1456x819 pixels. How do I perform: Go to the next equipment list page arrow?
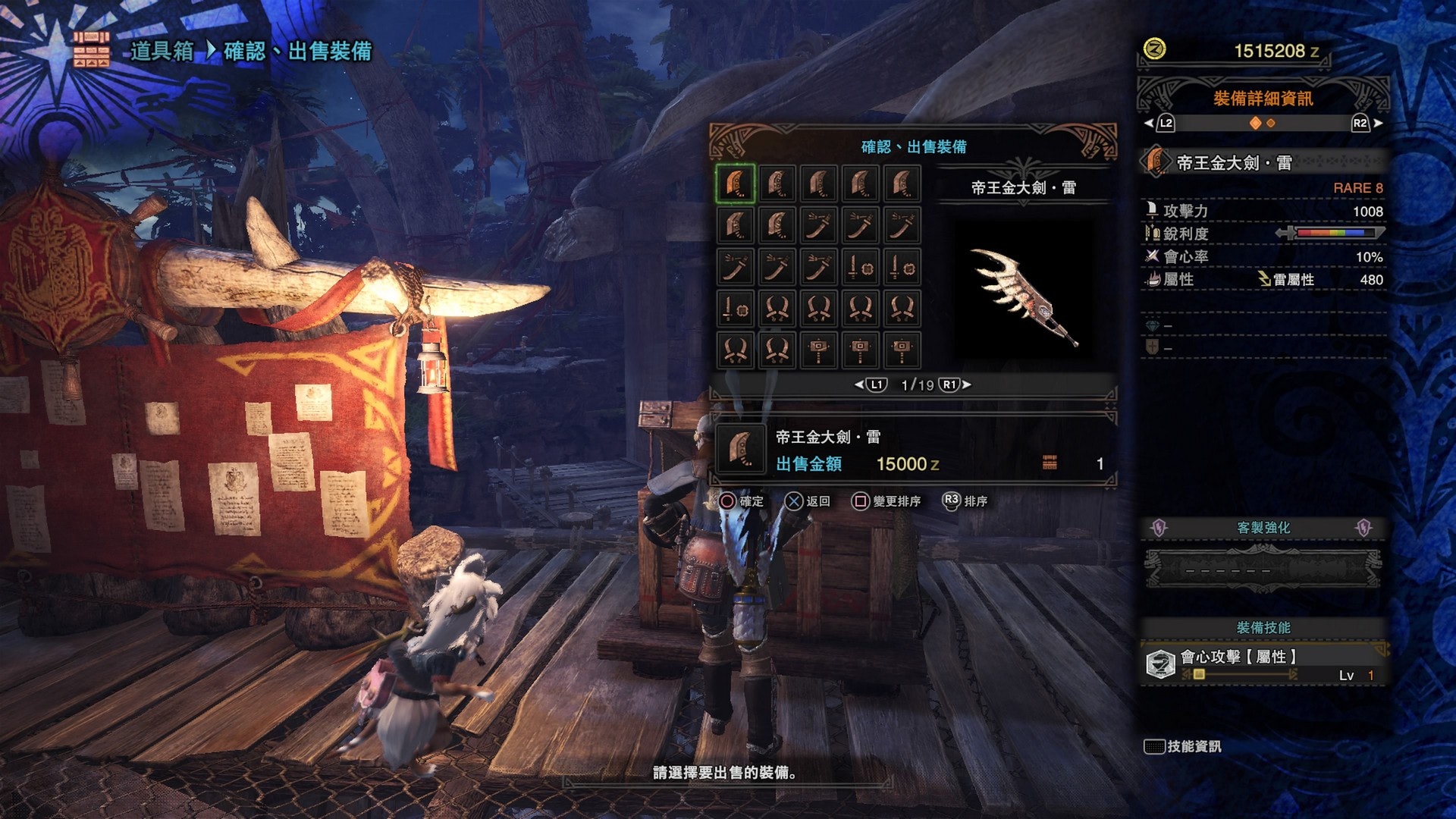(x=967, y=384)
